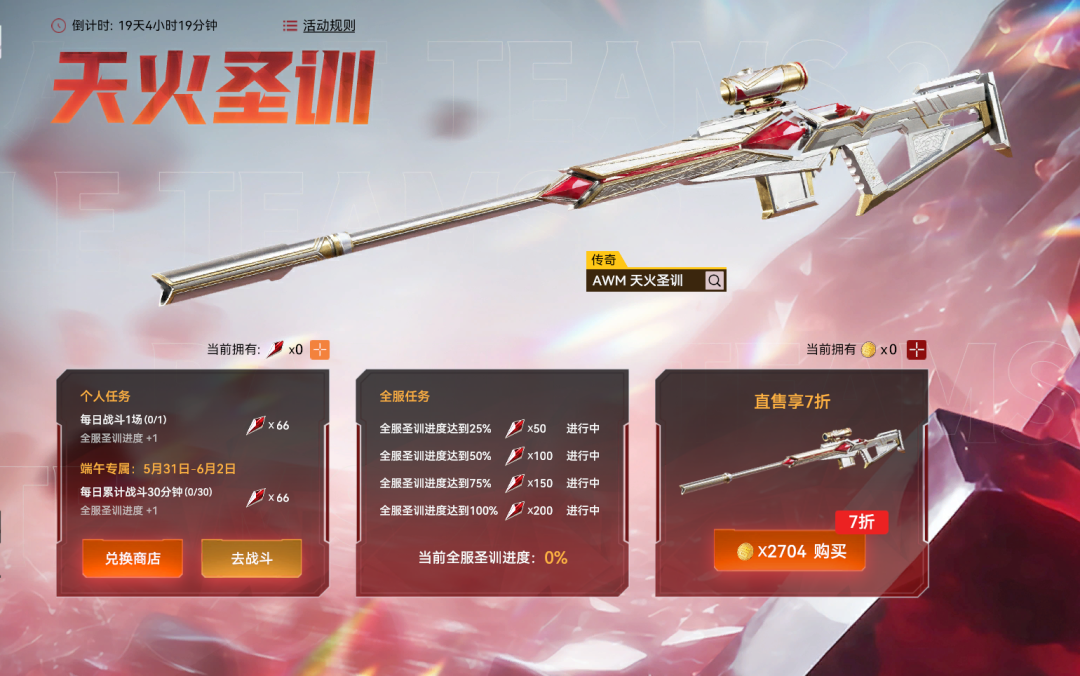This screenshot has height=676, width=1080.
Task: Inspect the AWM 天火圣训 magnifier icon
Action: coord(714,281)
